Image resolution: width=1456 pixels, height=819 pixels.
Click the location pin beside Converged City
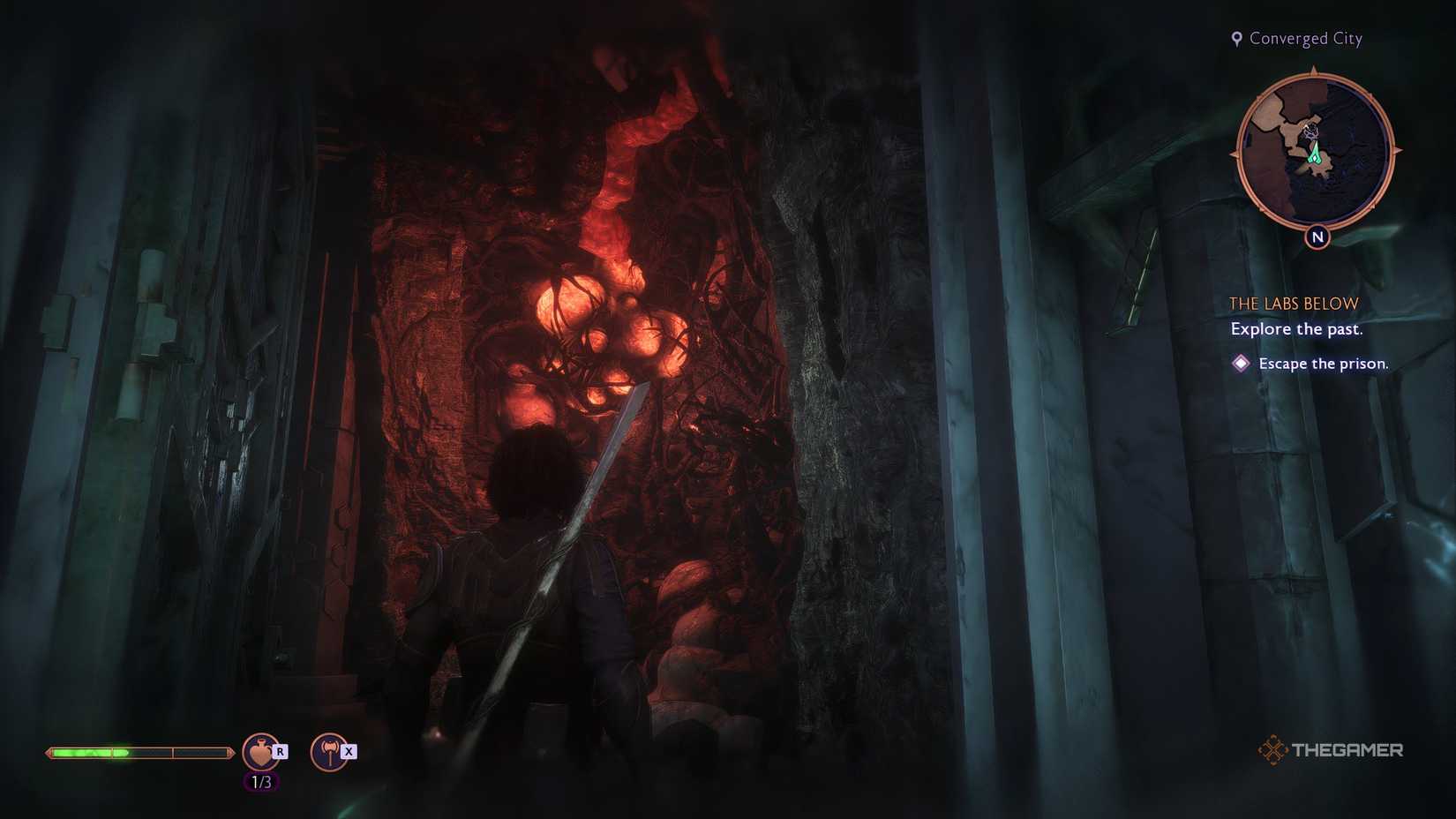coord(1236,38)
